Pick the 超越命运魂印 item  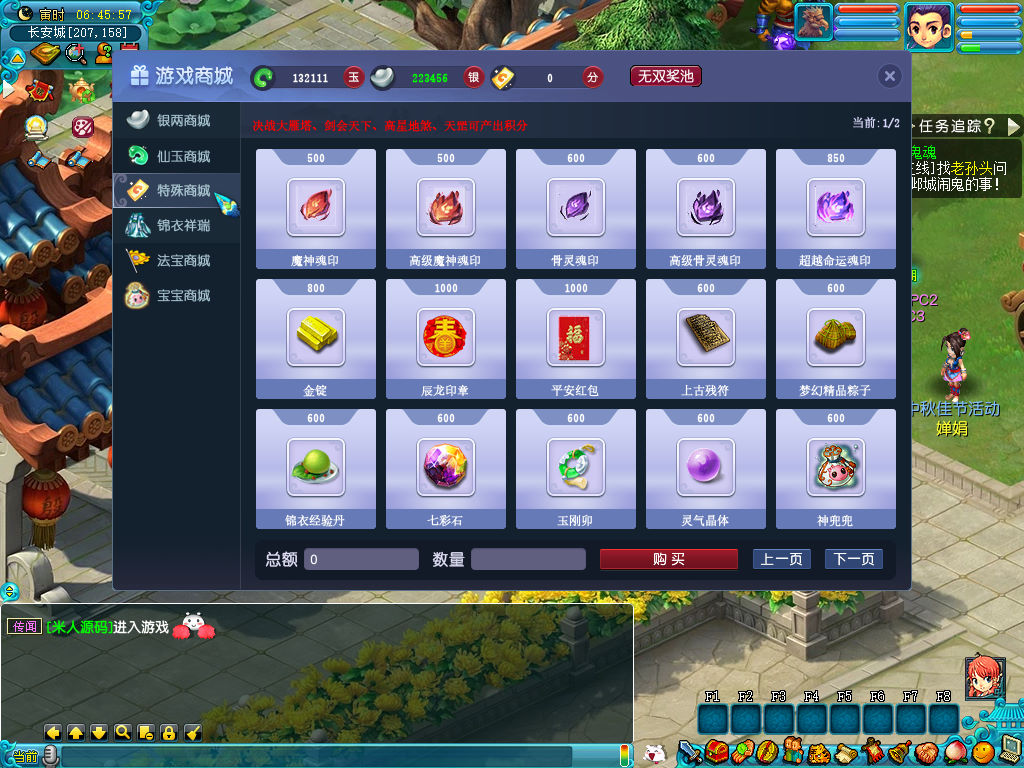836,208
